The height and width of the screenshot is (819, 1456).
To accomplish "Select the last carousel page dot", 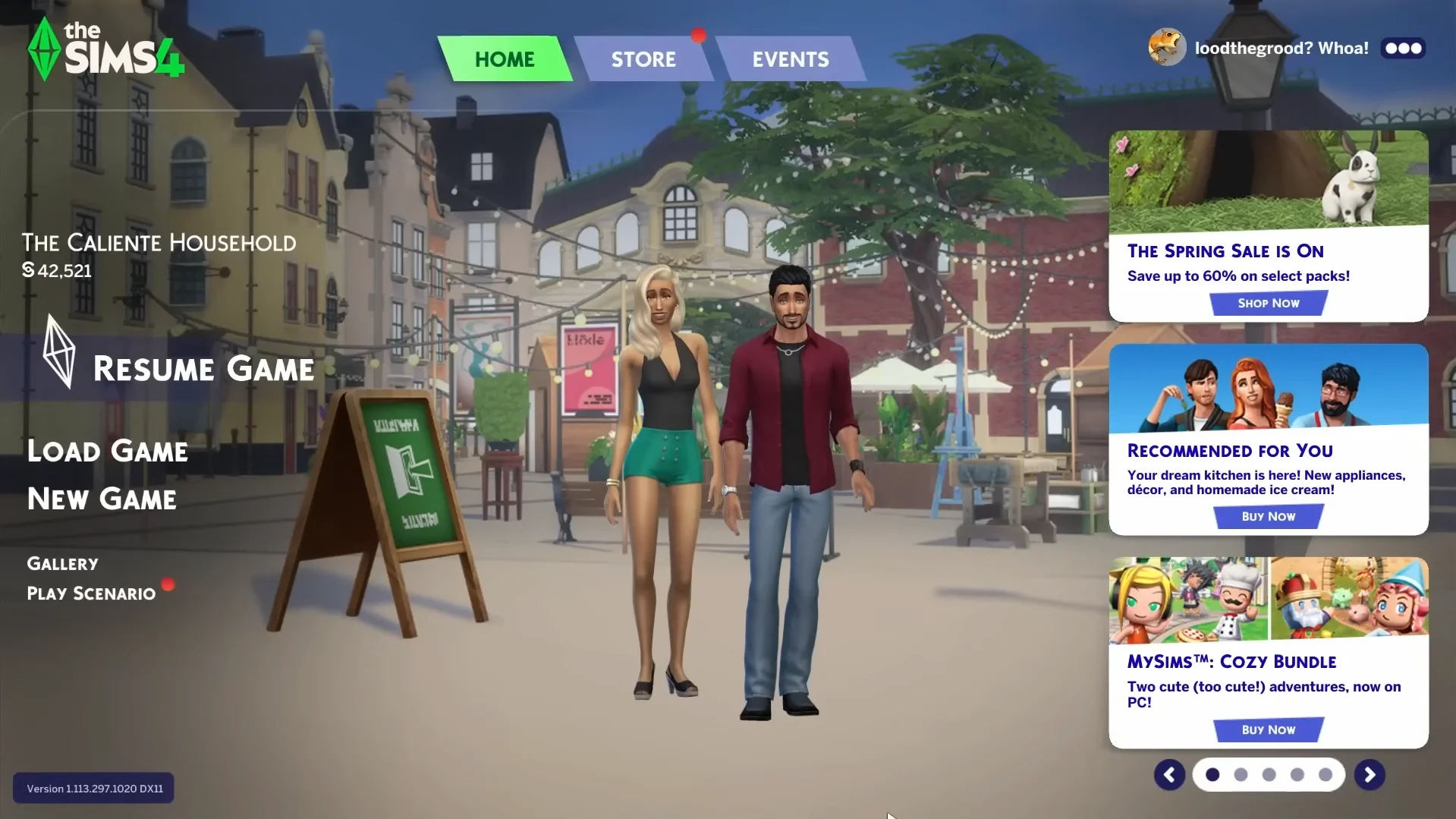I will (x=1325, y=774).
